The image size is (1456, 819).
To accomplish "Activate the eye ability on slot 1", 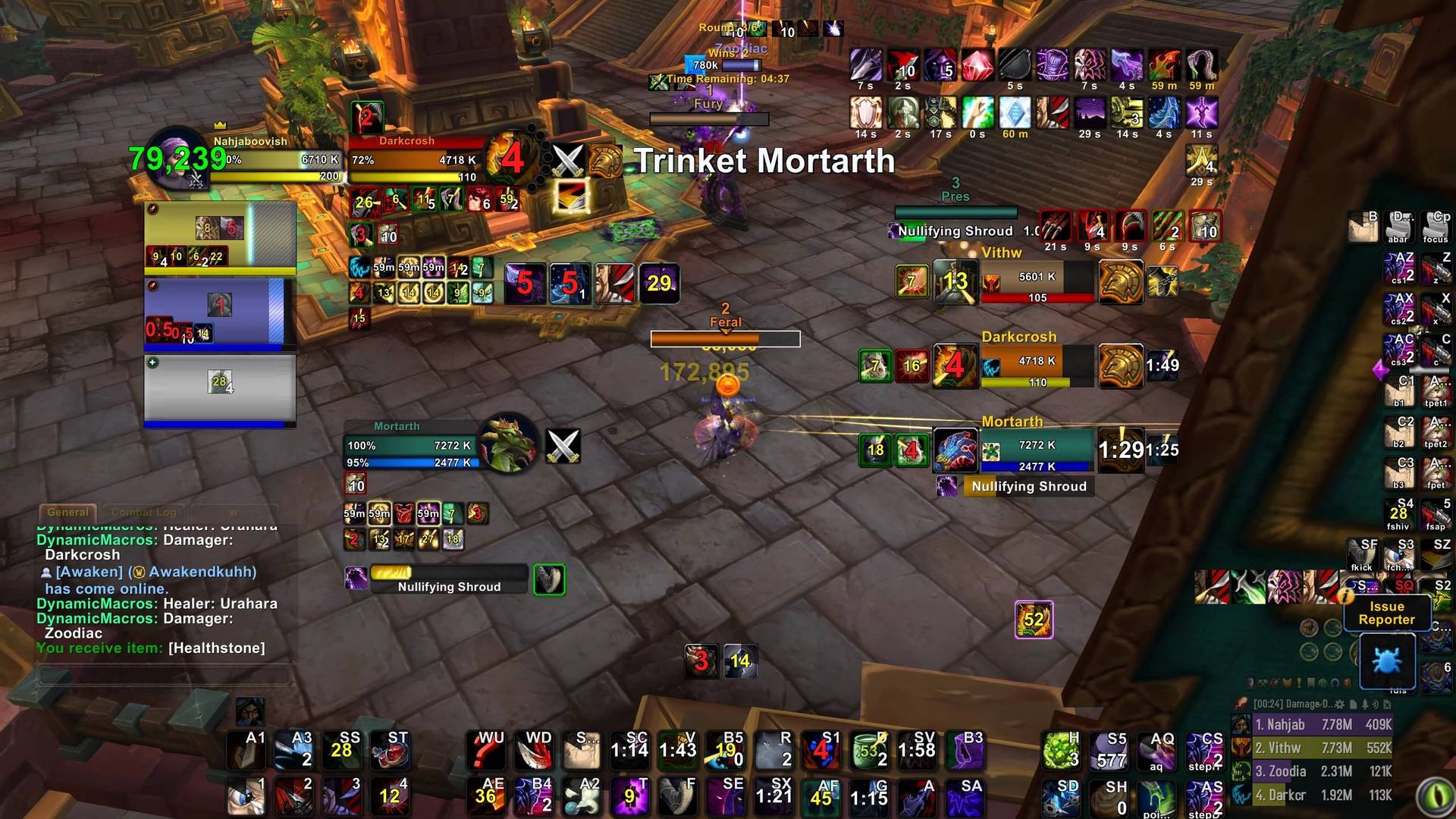I will point(246,796).
